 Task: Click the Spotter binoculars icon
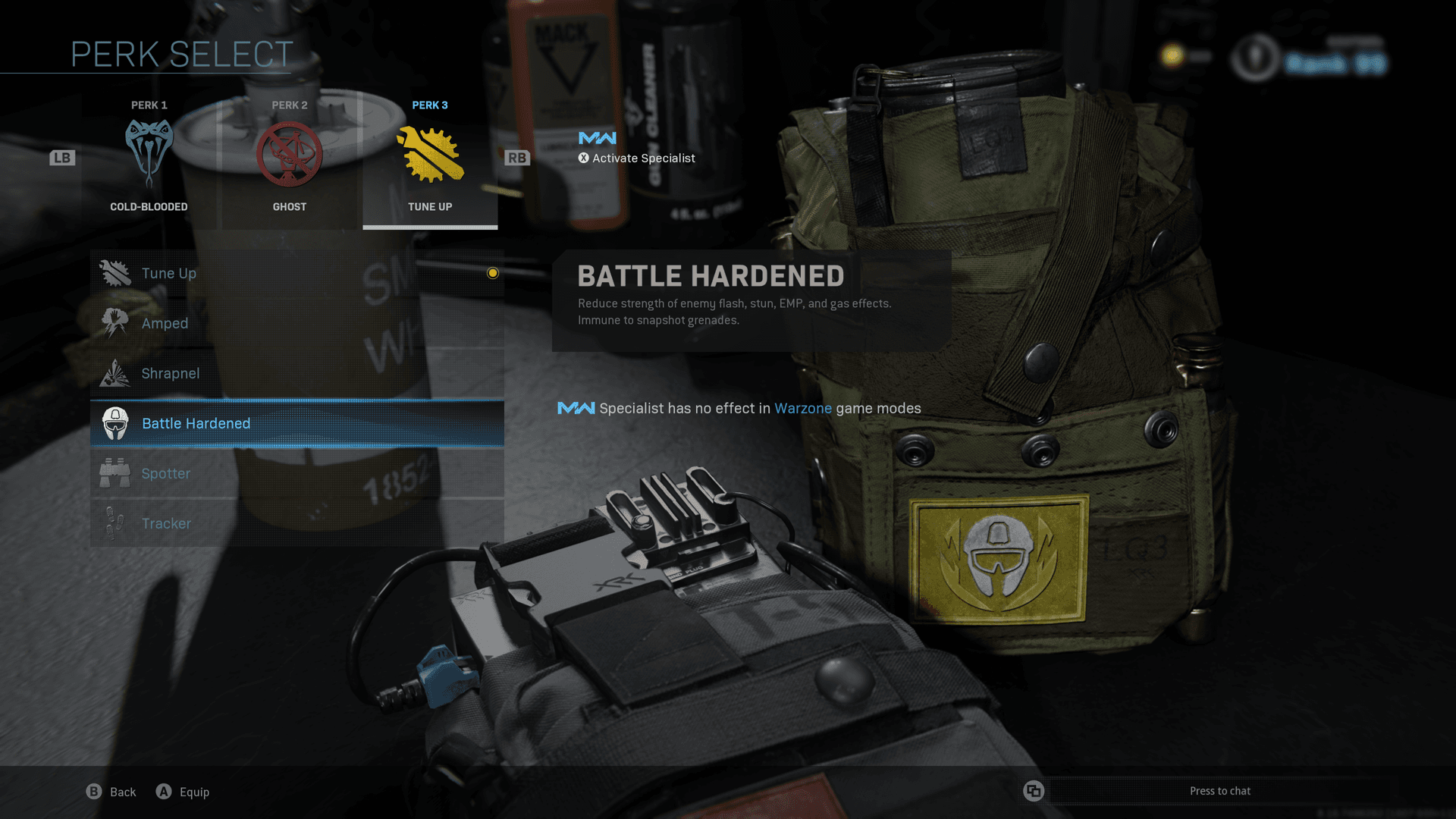[x=115, y=472]
